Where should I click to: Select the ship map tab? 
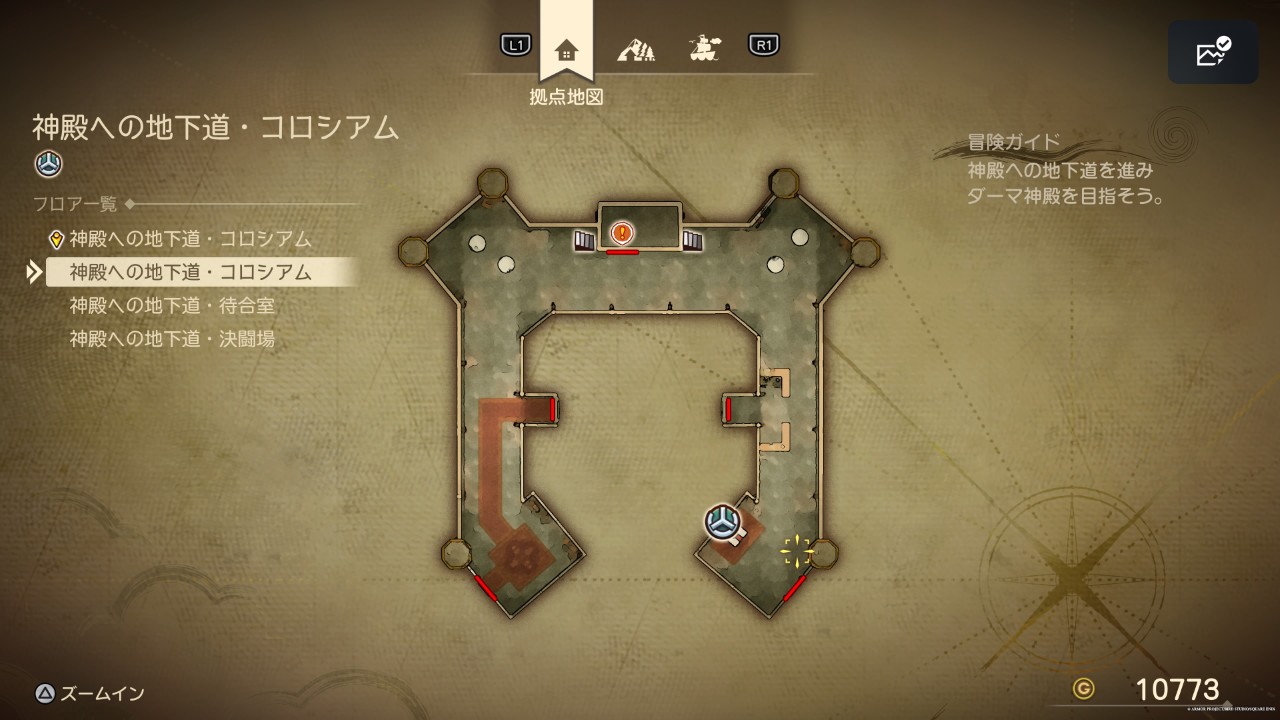[705, 47]
